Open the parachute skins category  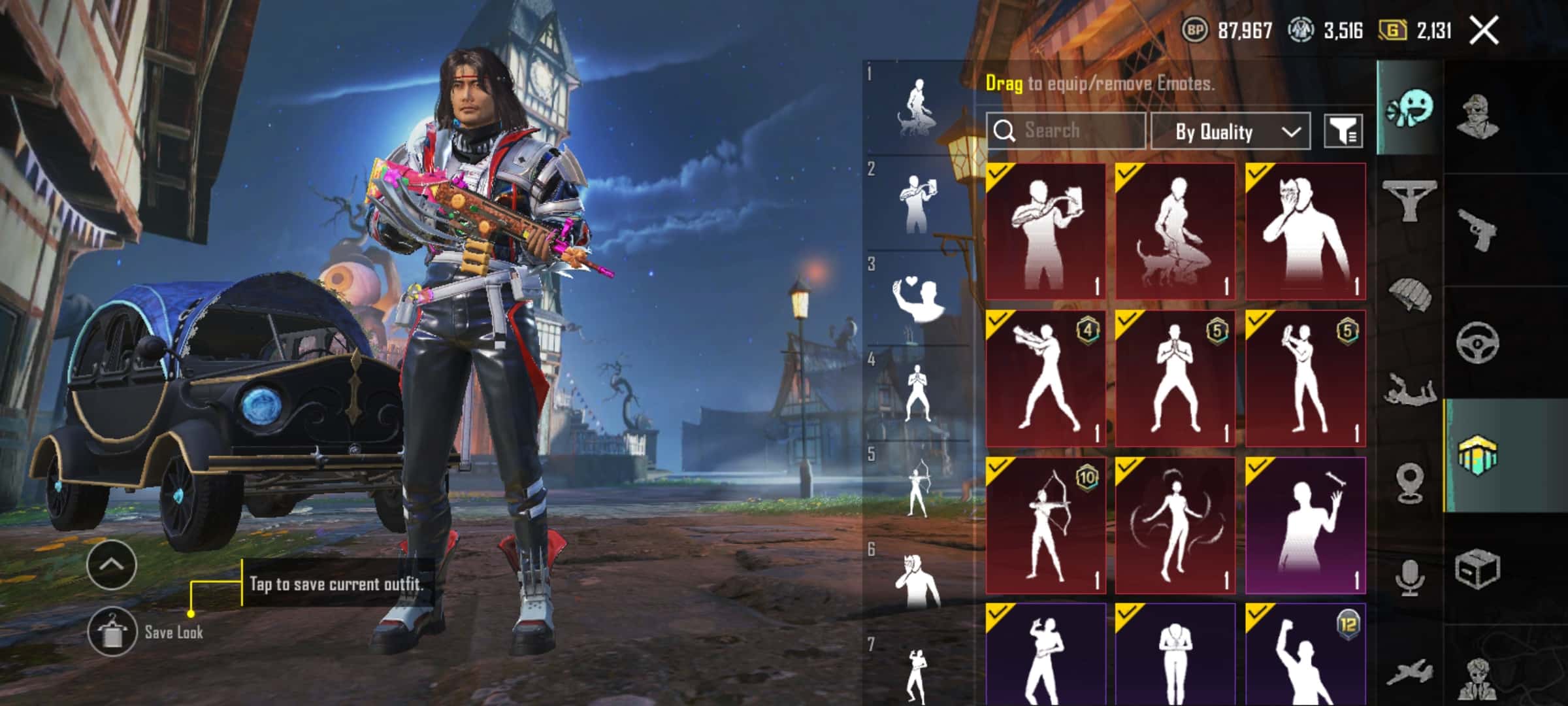(x=1410, y=294)
